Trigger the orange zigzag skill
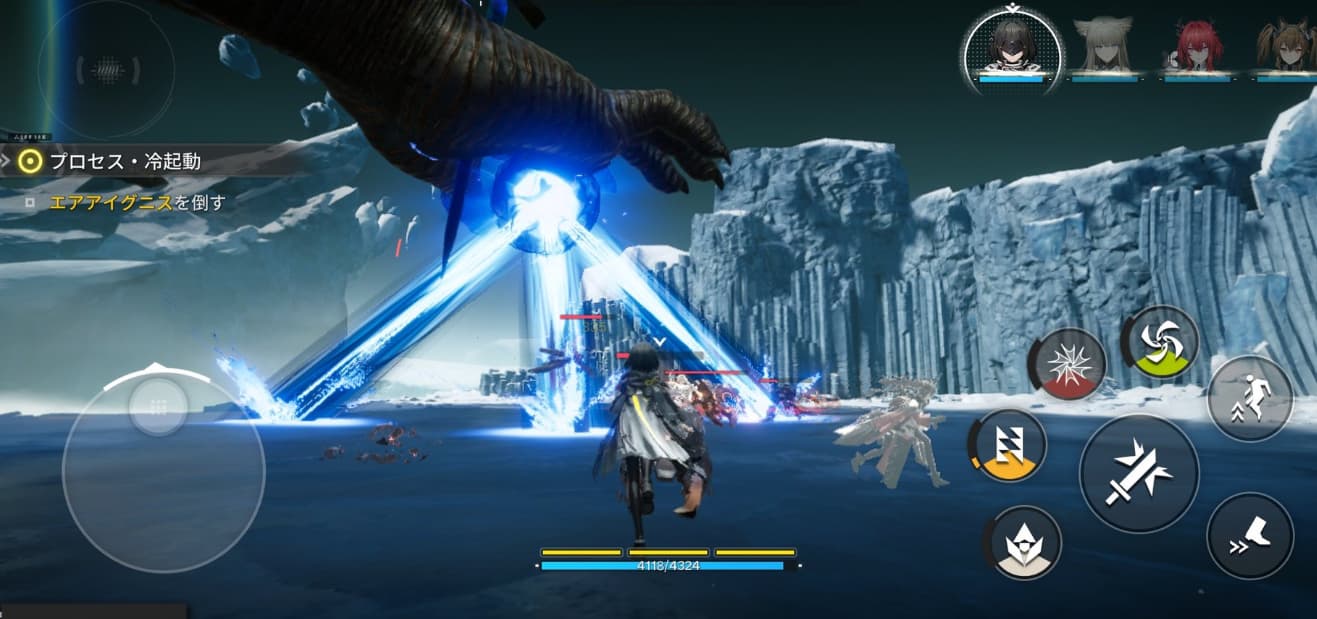1317x619 pixels. click(1009, 445)
